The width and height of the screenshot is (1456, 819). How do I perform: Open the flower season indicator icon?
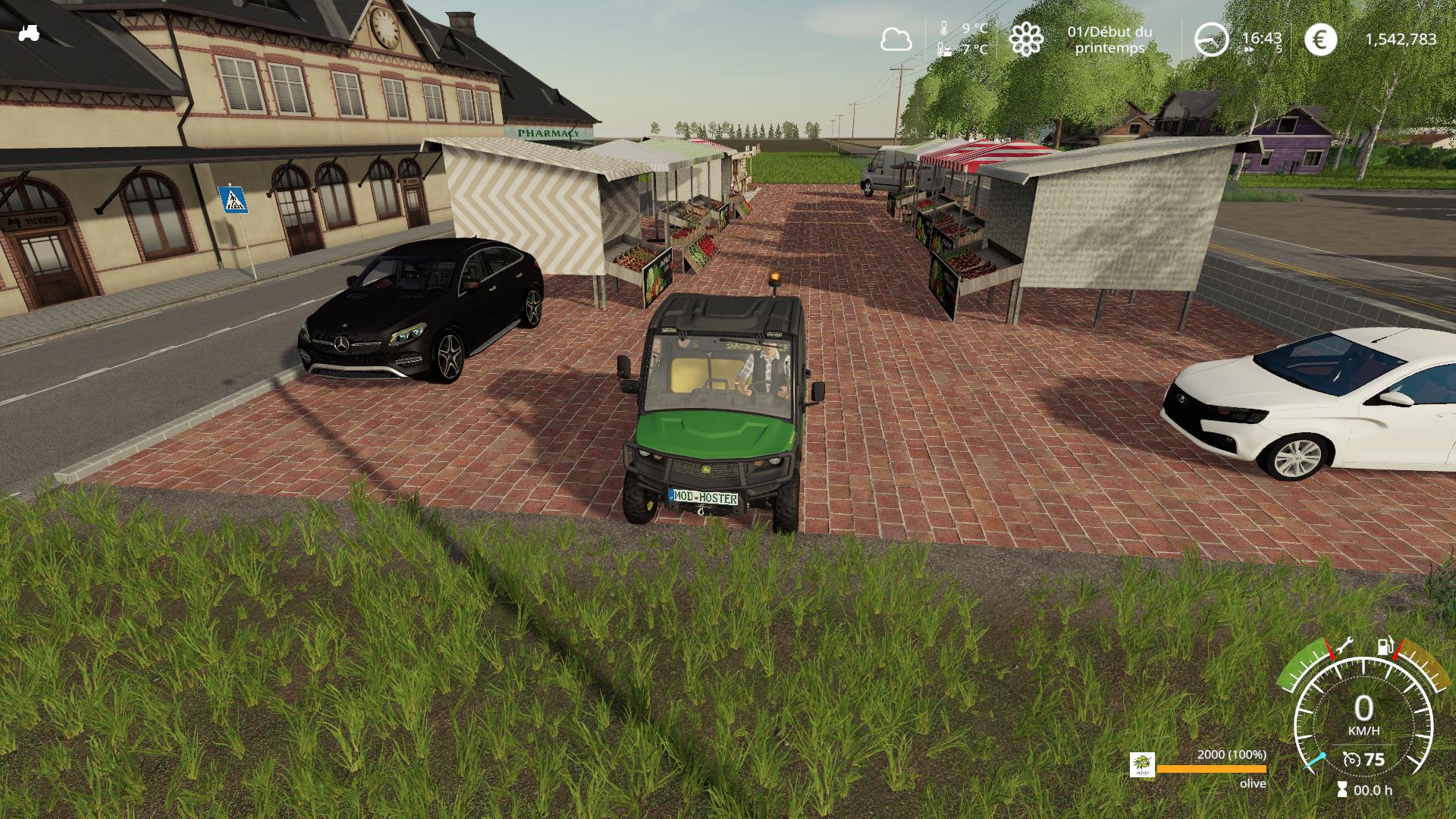(1025, 39)
